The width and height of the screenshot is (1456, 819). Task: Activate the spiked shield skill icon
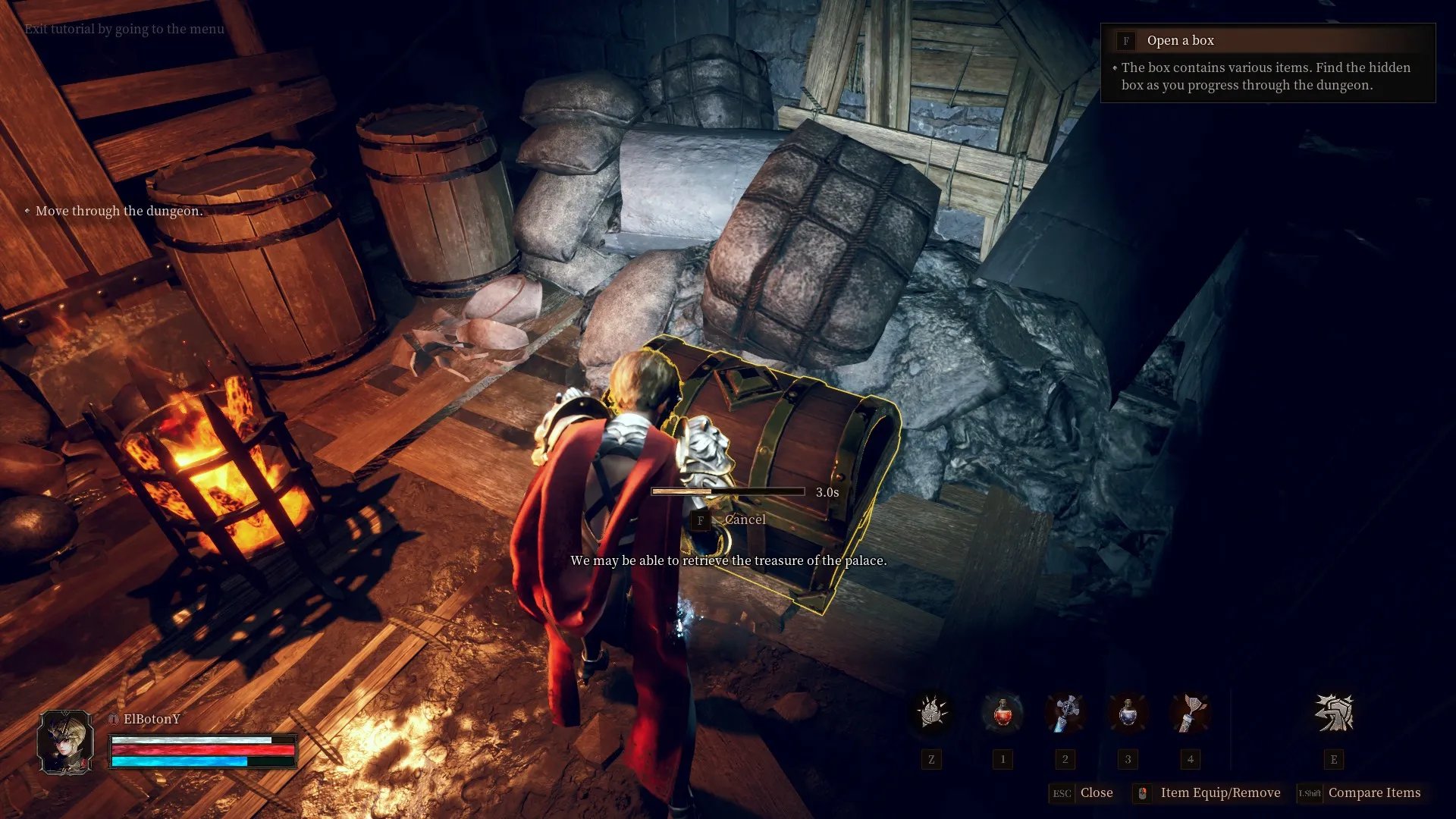coord(931,714)
